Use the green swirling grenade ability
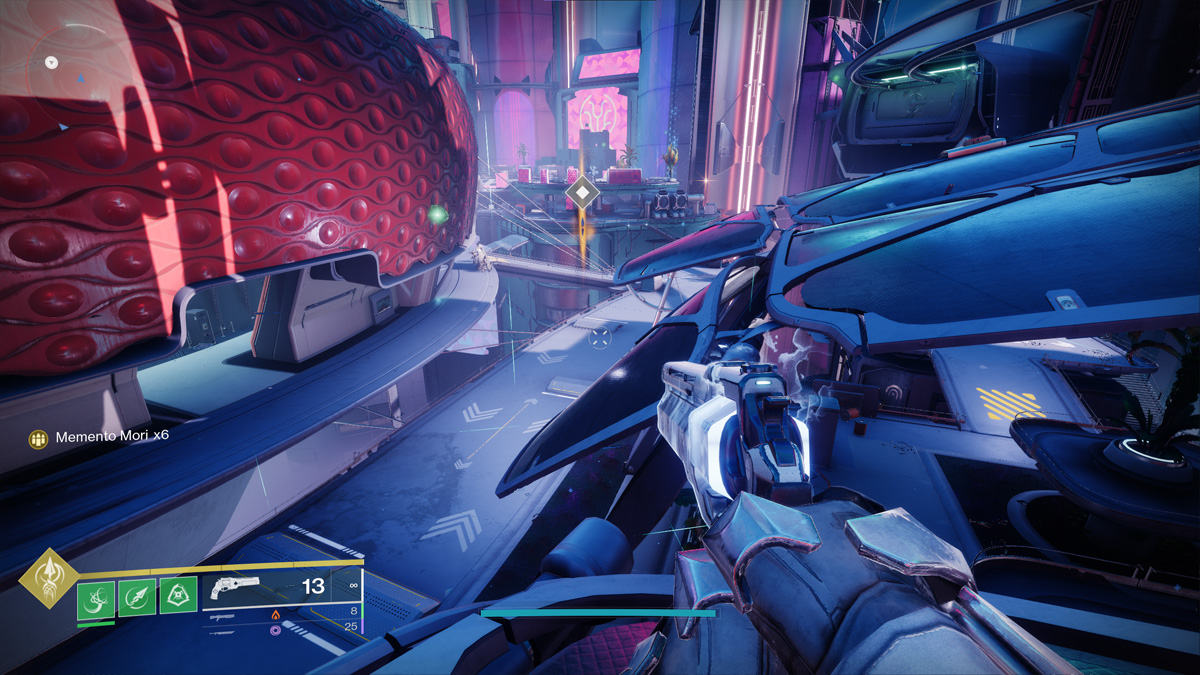This screenshot has height=675, width=1200. pyautogui.click(x=95, y=598)
